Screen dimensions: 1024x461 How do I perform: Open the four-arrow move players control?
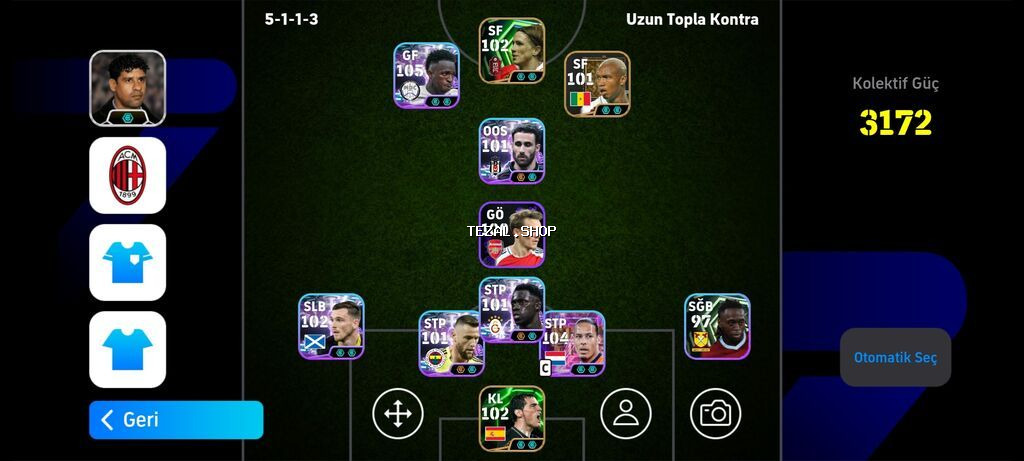point(398,413)
